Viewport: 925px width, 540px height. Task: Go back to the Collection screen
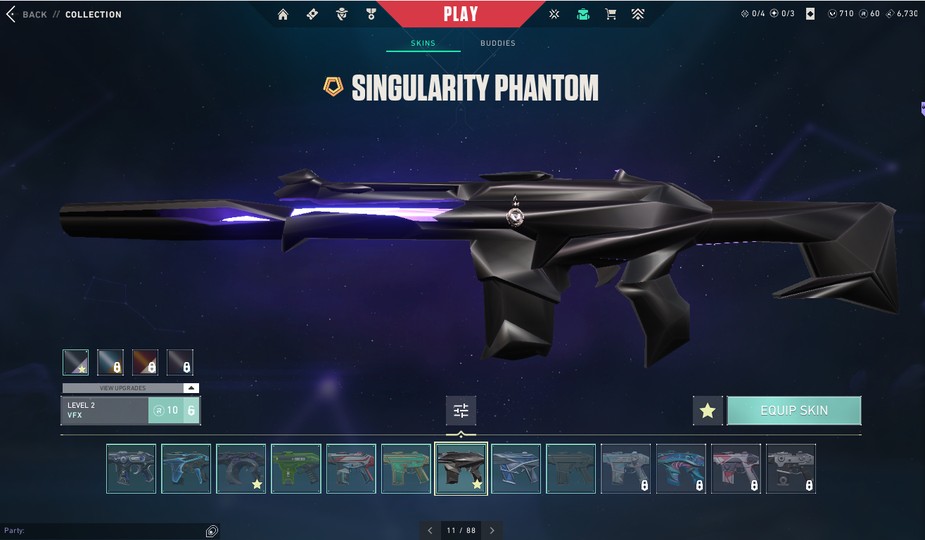(28, 15)
